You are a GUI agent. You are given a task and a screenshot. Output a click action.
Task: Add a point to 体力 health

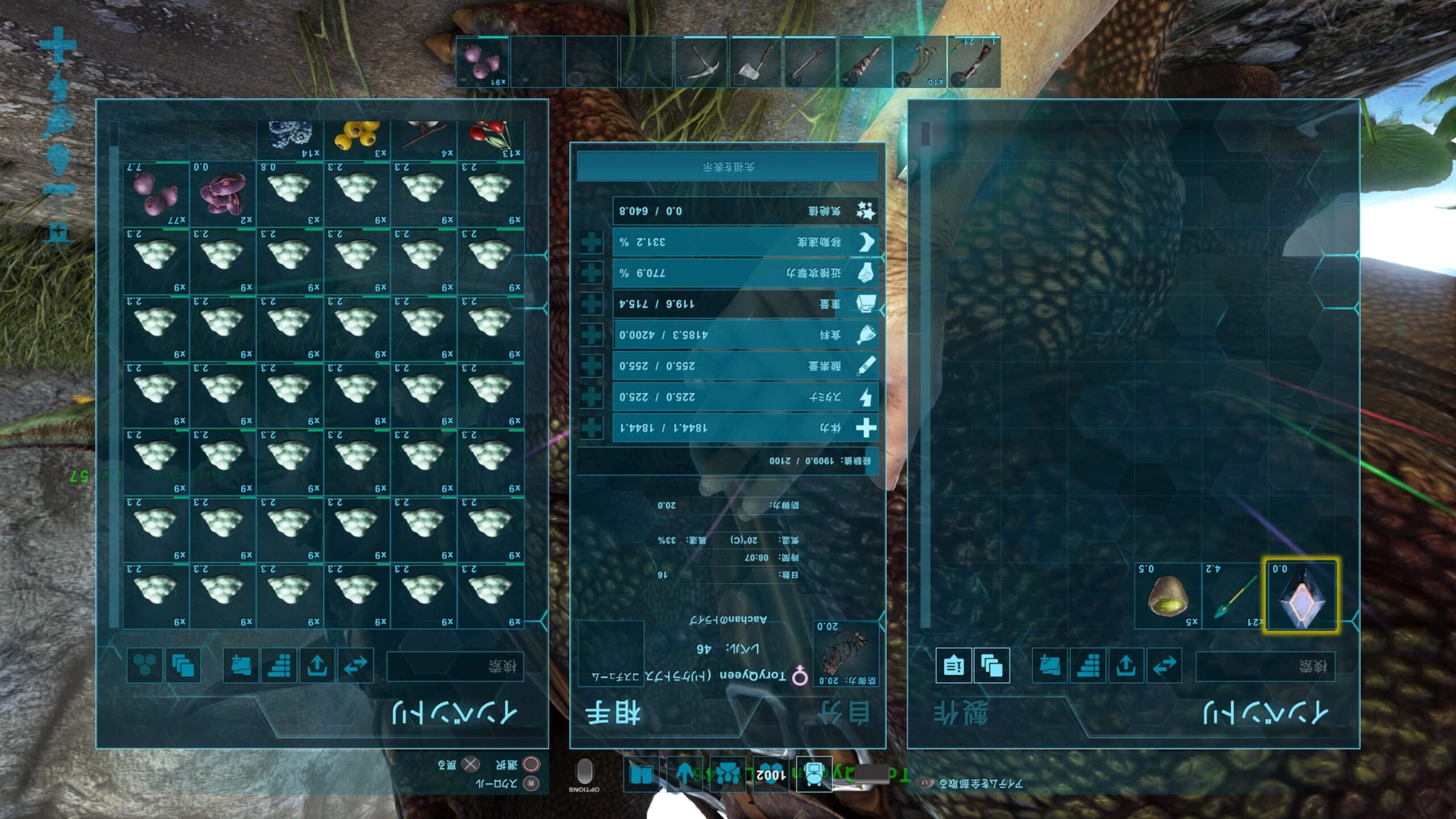pos(591,428)
